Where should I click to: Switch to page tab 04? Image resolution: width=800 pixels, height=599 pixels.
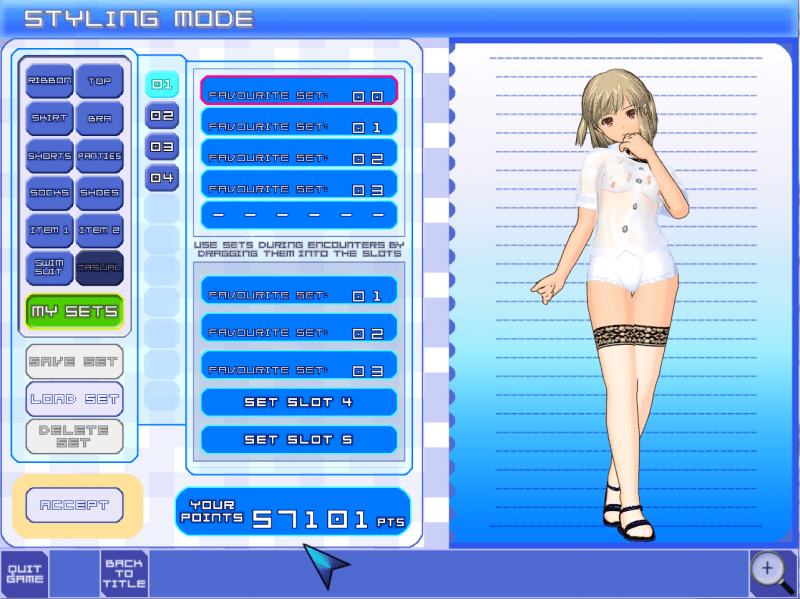(x=161, y=178)
